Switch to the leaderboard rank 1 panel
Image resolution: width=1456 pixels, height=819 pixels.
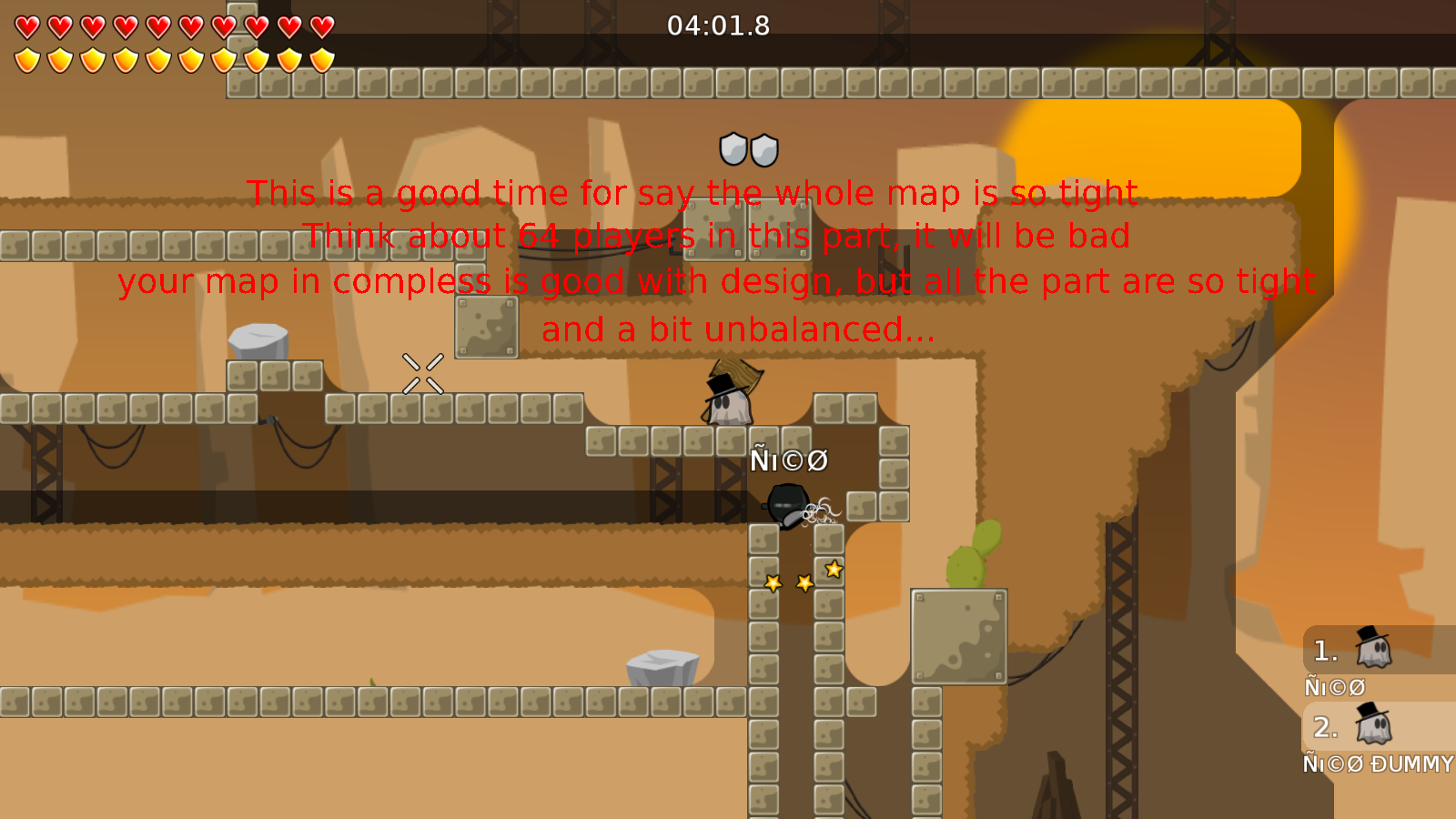pyautogui.click(x=1374, y=651)
